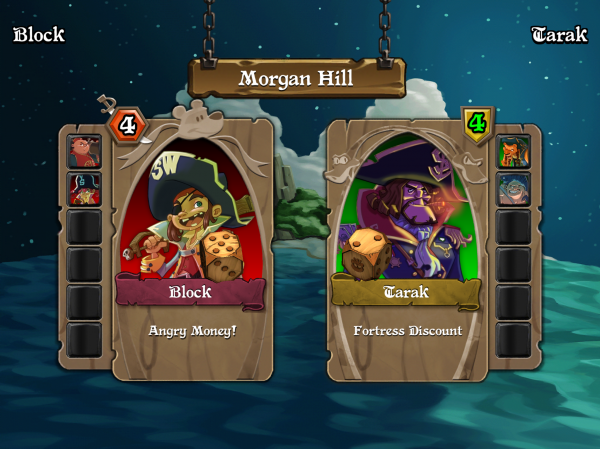Screen dimensions: 600x449
Task: Click the blue-haired crew portrait beside Tarak
Action: pos(513,188)
